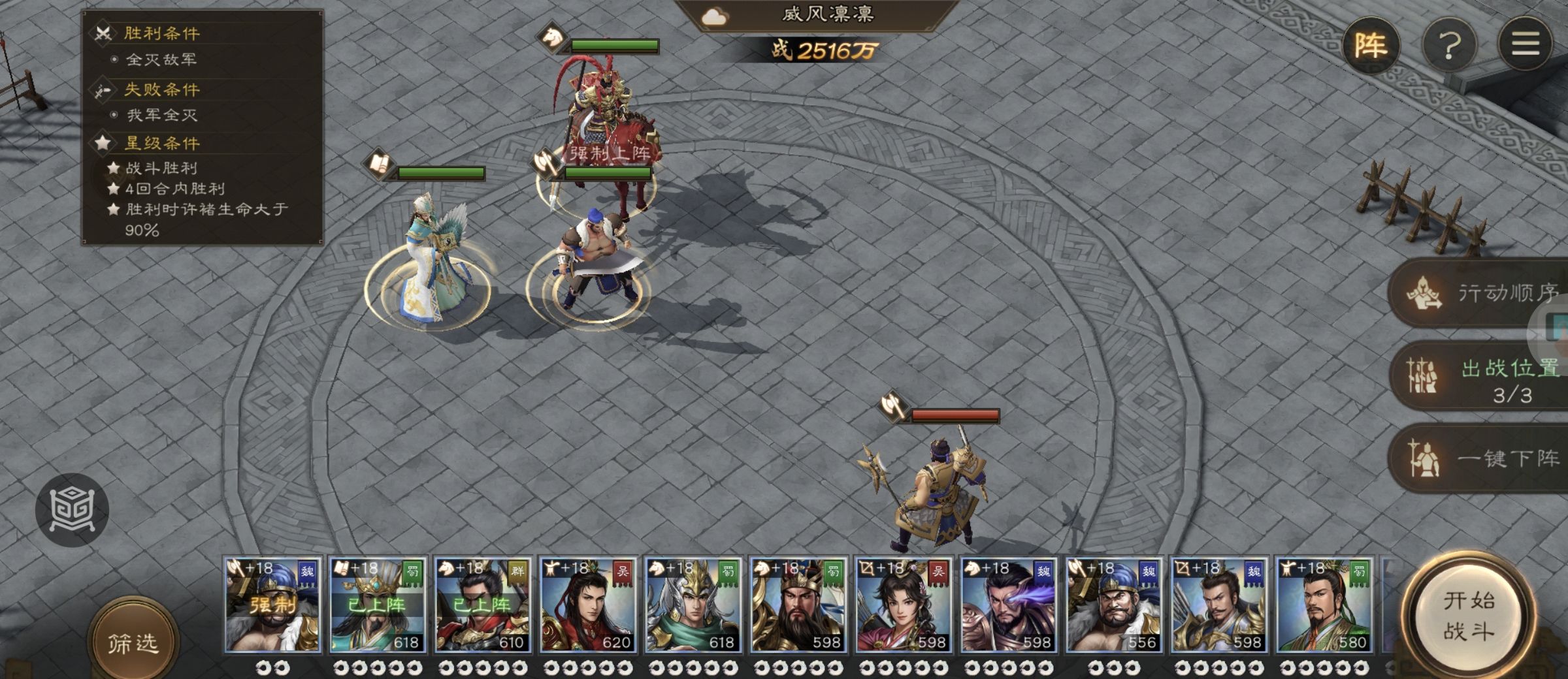Pick the female level 598 Wu hero card
The height and width of the screenshot is (679, 1568).
(904, 605)
